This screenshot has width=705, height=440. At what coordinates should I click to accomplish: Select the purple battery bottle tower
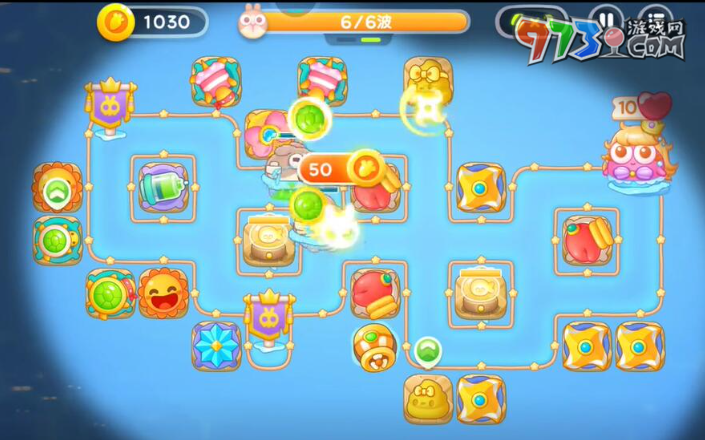click(x=162, y=184)
